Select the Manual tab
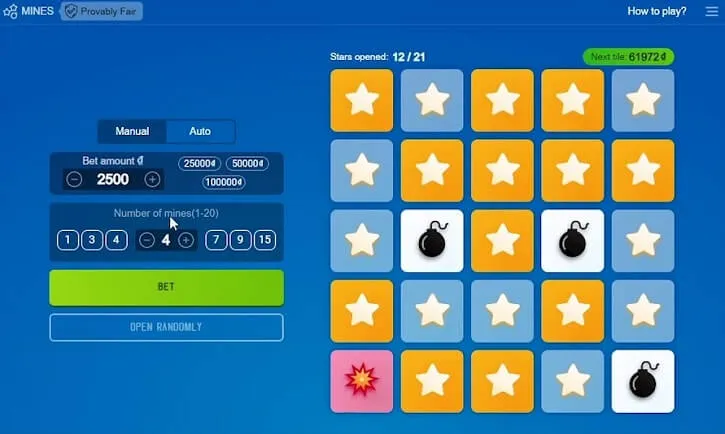 click(x=132, y=131)
